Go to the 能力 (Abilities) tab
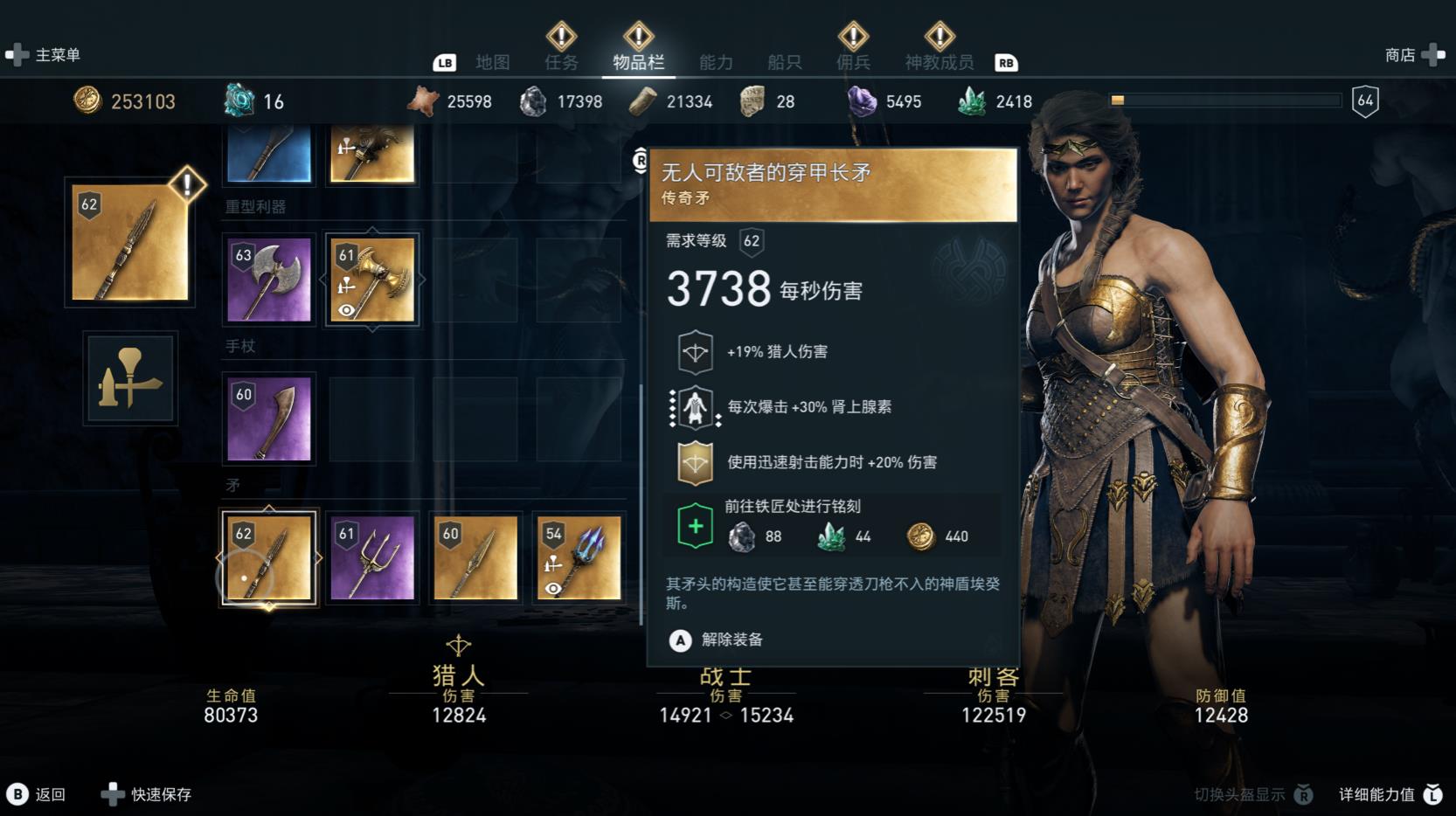 pos(716,62)
